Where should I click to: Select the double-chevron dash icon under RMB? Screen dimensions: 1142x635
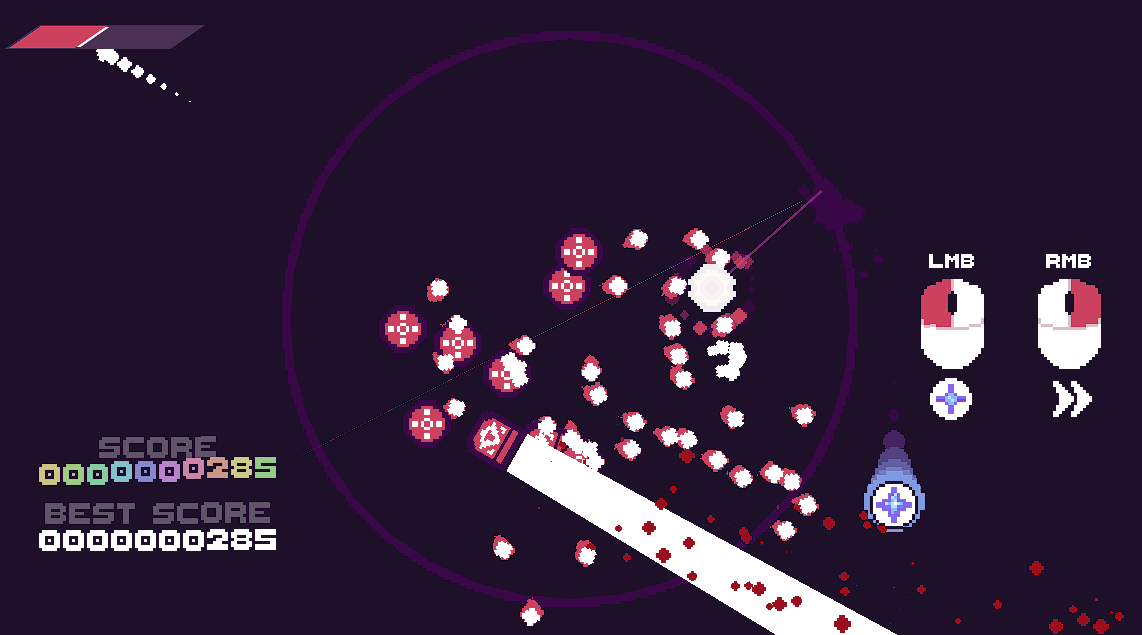point(1070,399)
